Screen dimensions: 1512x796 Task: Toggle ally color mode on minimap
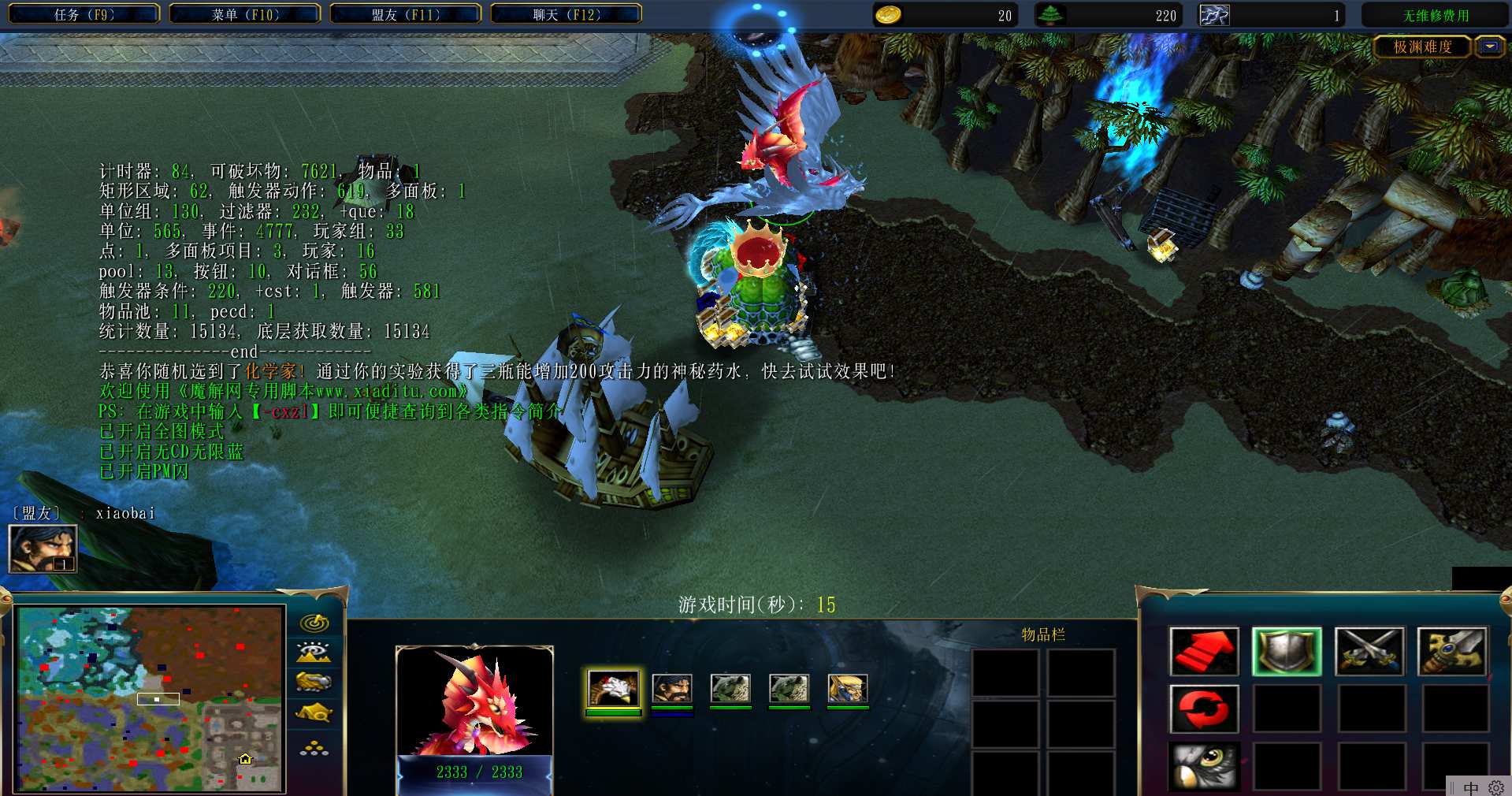[x=314, y=683]
